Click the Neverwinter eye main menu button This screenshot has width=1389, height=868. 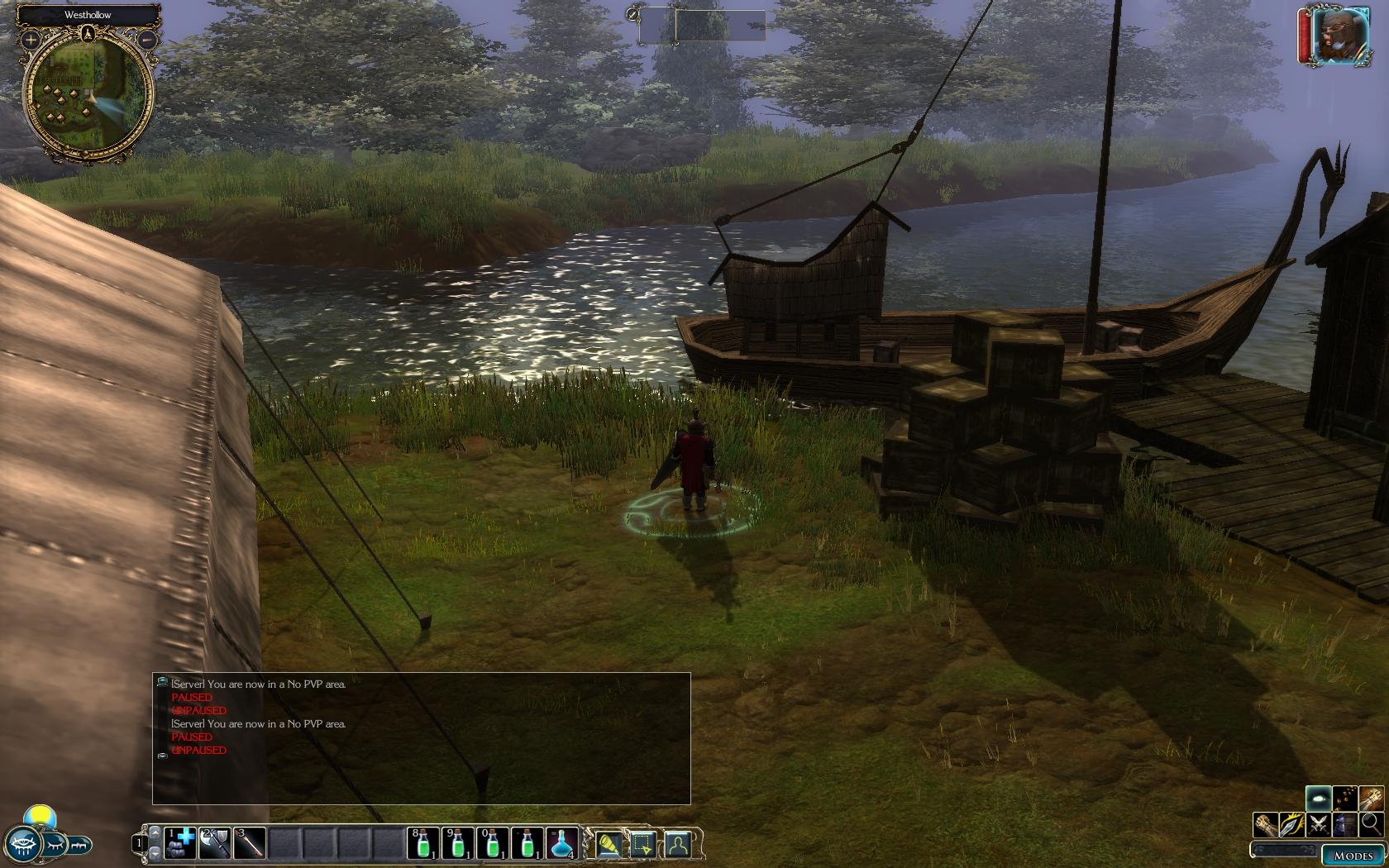(22, 845)
